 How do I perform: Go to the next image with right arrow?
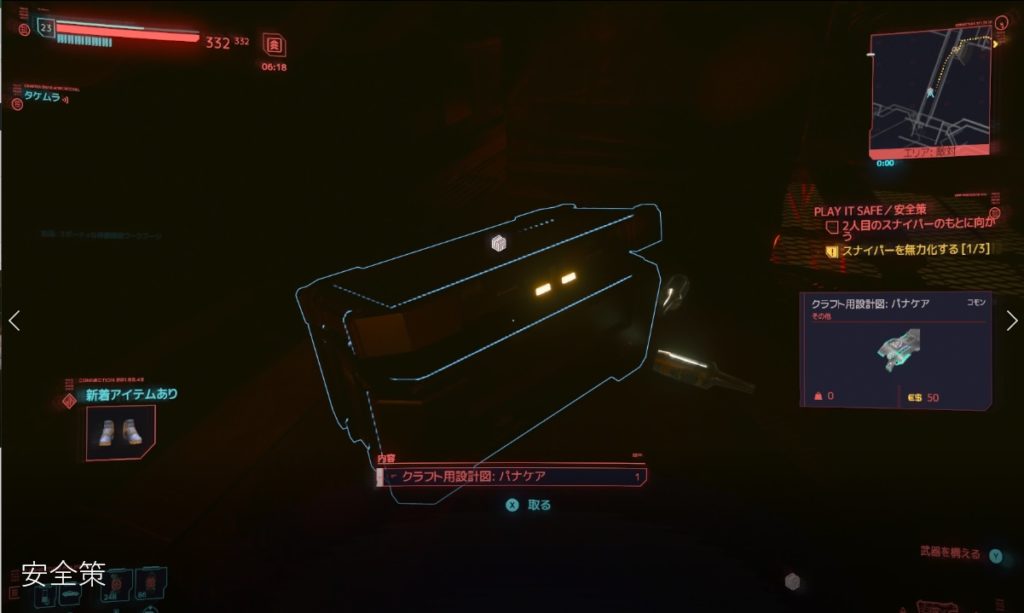point(1011,320)
